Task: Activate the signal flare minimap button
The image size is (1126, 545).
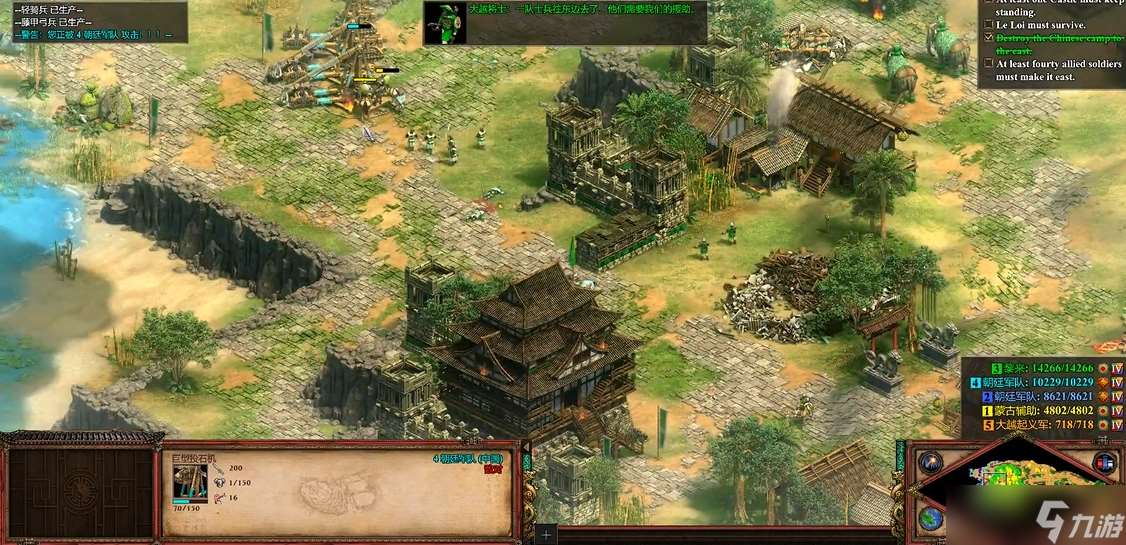Action: [931, 462]
